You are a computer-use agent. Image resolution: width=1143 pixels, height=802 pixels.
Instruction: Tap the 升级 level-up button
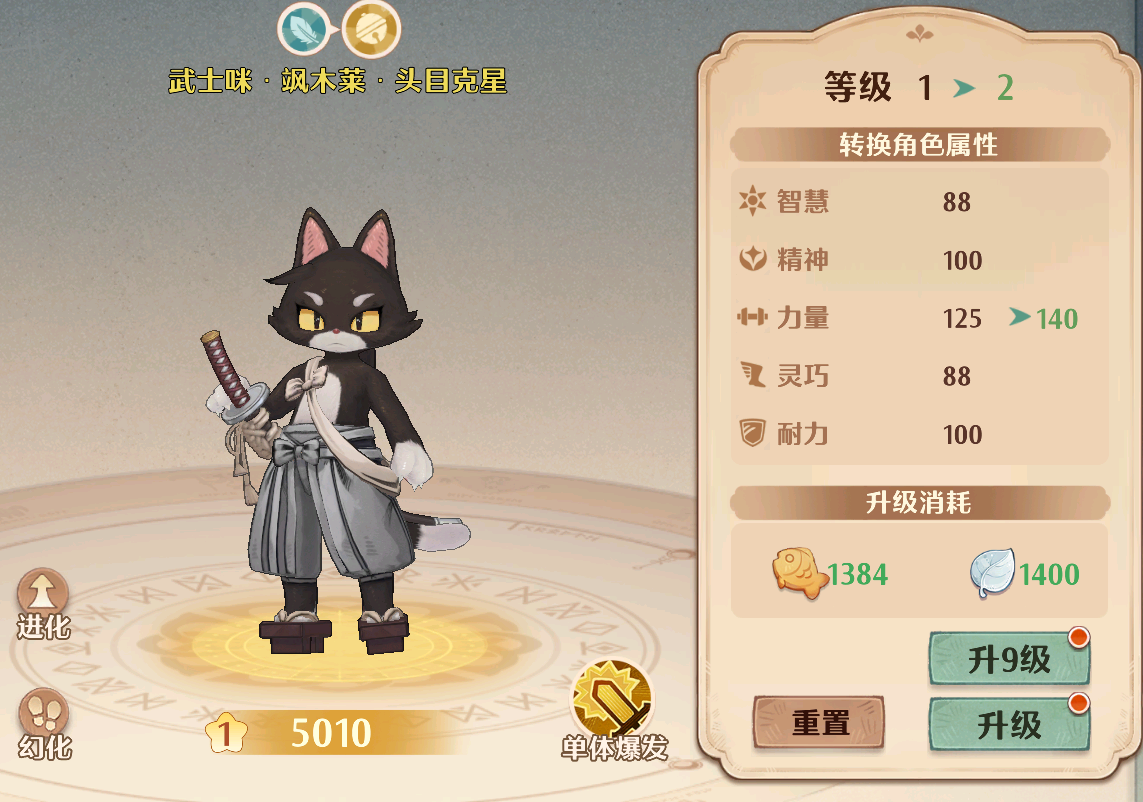(1009, 724)
